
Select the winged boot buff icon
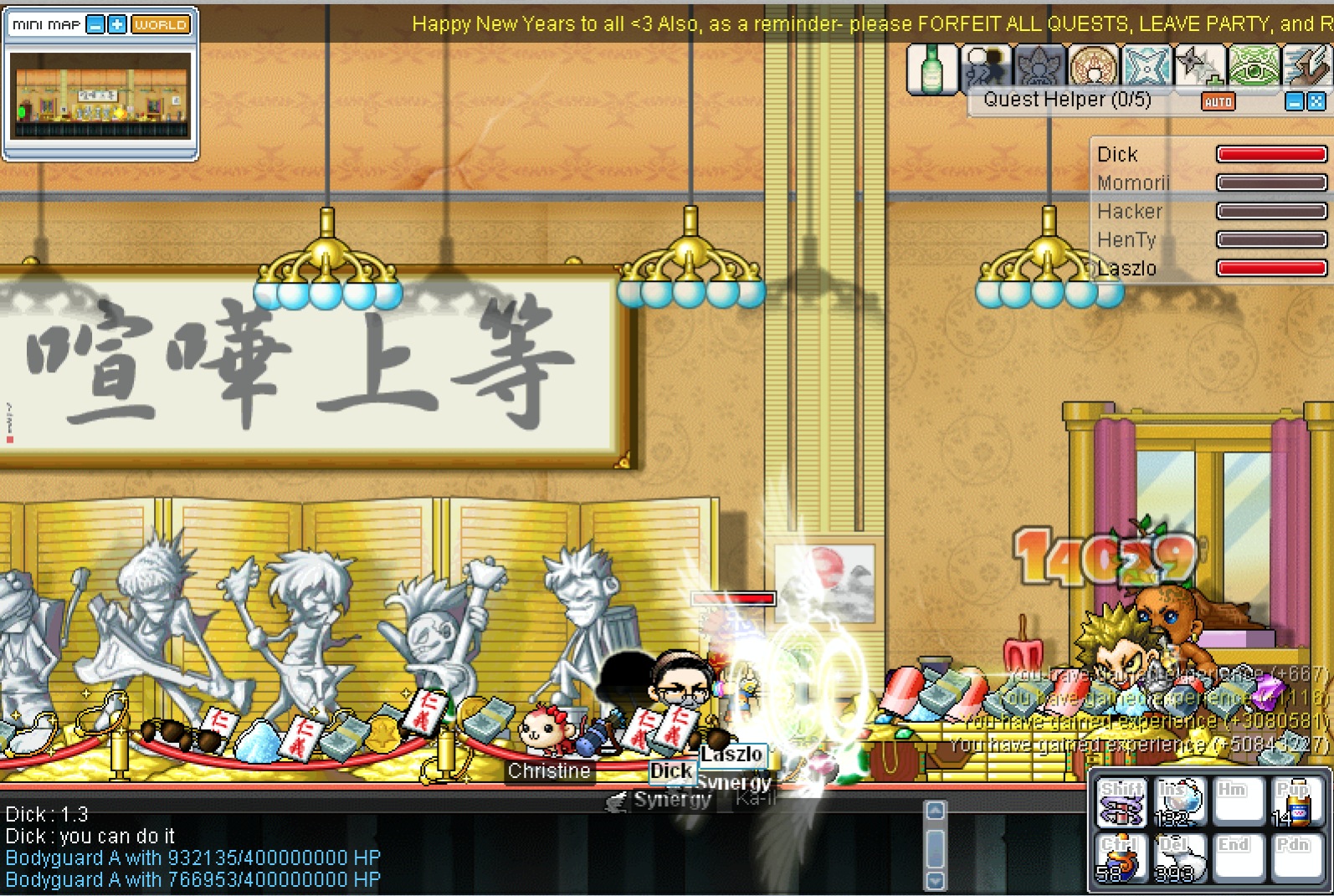(x=1307, y=68)
